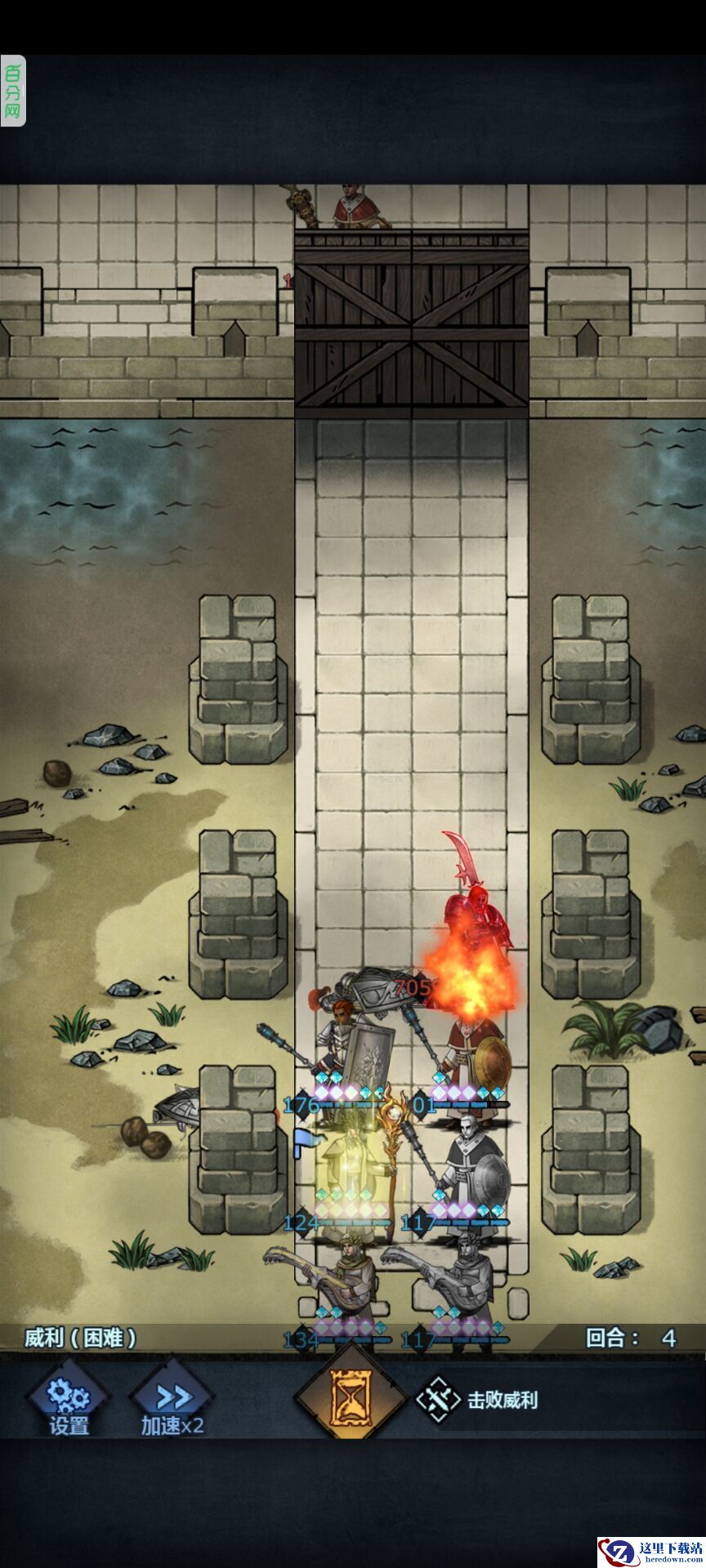The width and height of the screenshot is (706, 1568).
Task: Click the hourglass end-turn button
Action: (x=350, y=1398)
